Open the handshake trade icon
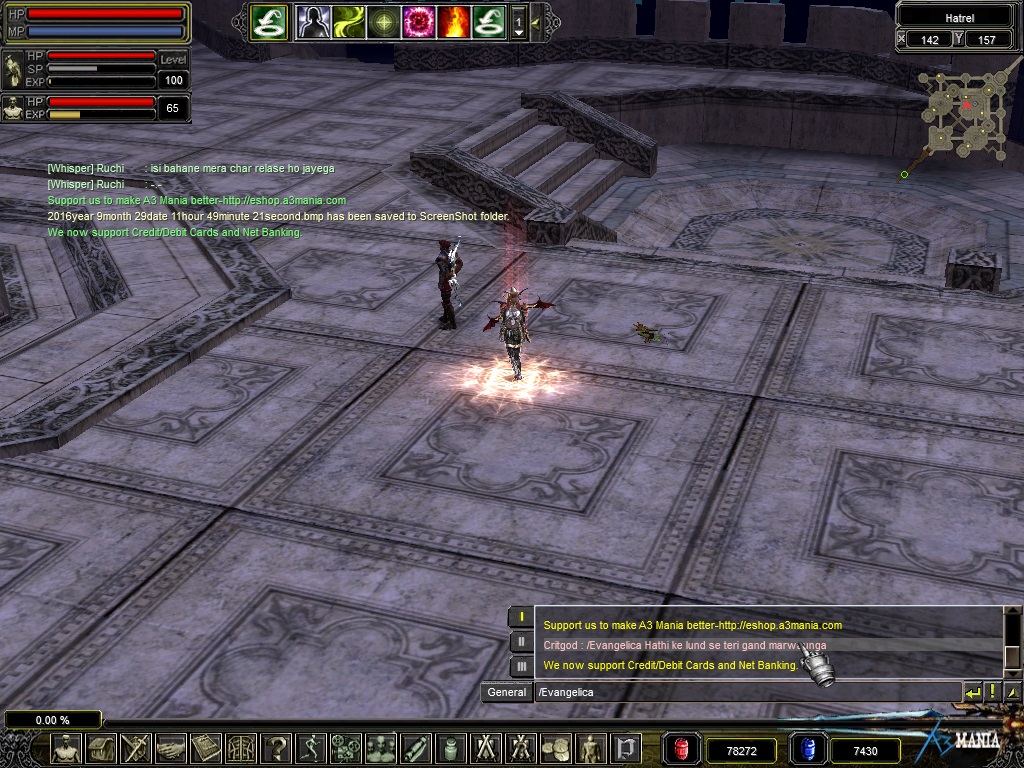This screenshot has width=1024, height=768. (171, 748)
